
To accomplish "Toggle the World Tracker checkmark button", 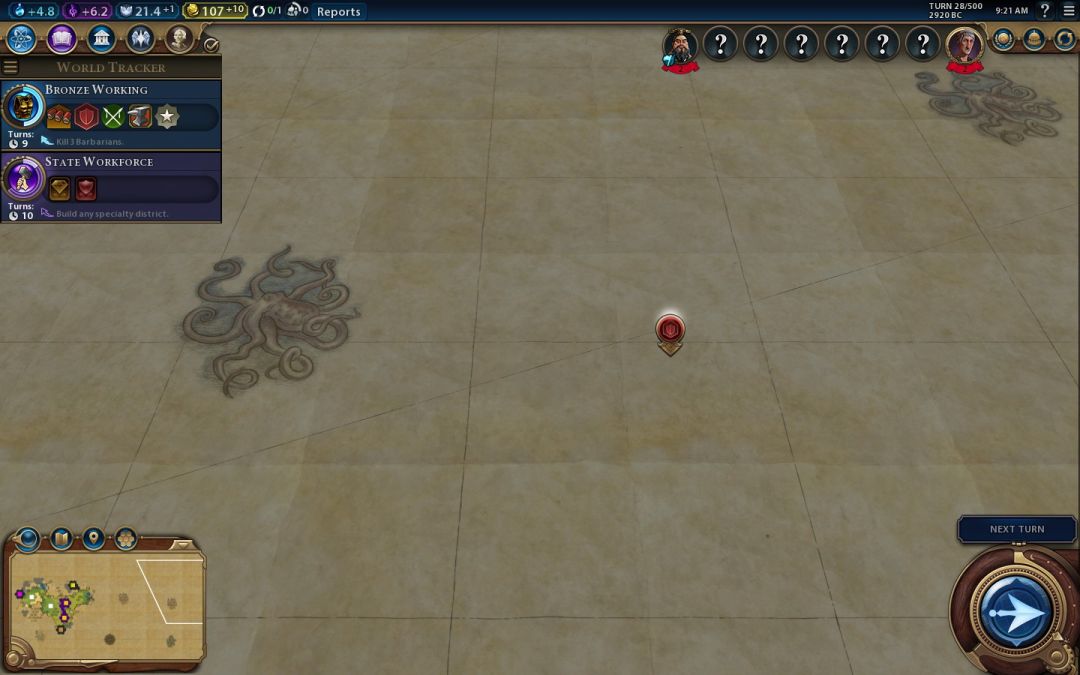I will 210,45.
